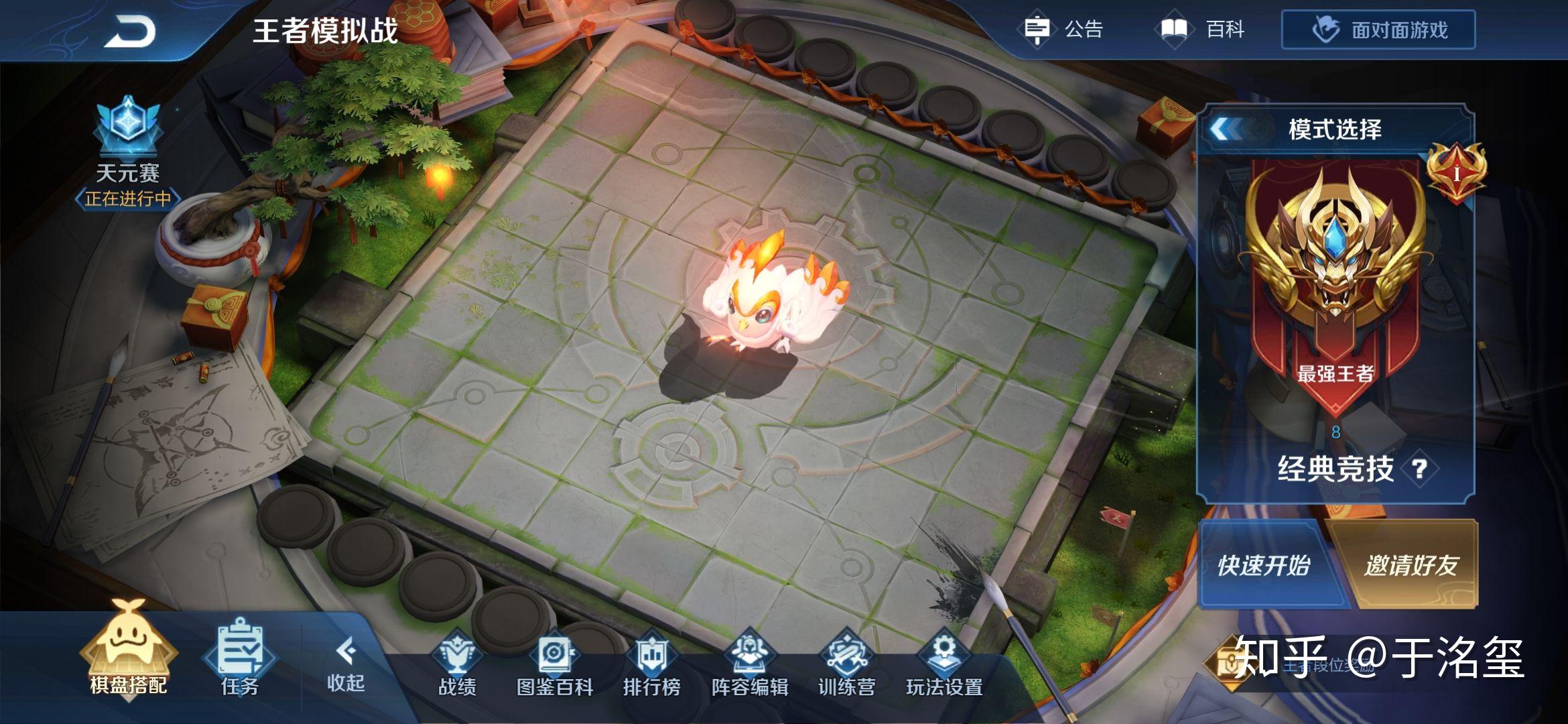
Task: Tap 快速开始 to quick start
Action: point(1263,565)
